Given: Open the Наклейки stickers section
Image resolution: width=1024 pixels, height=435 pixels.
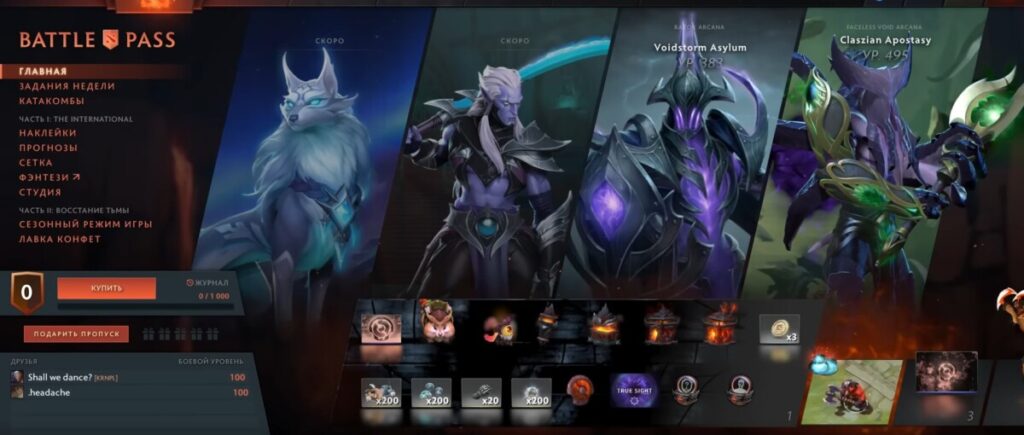Looking at the screenshot, I should coord(47,133).
